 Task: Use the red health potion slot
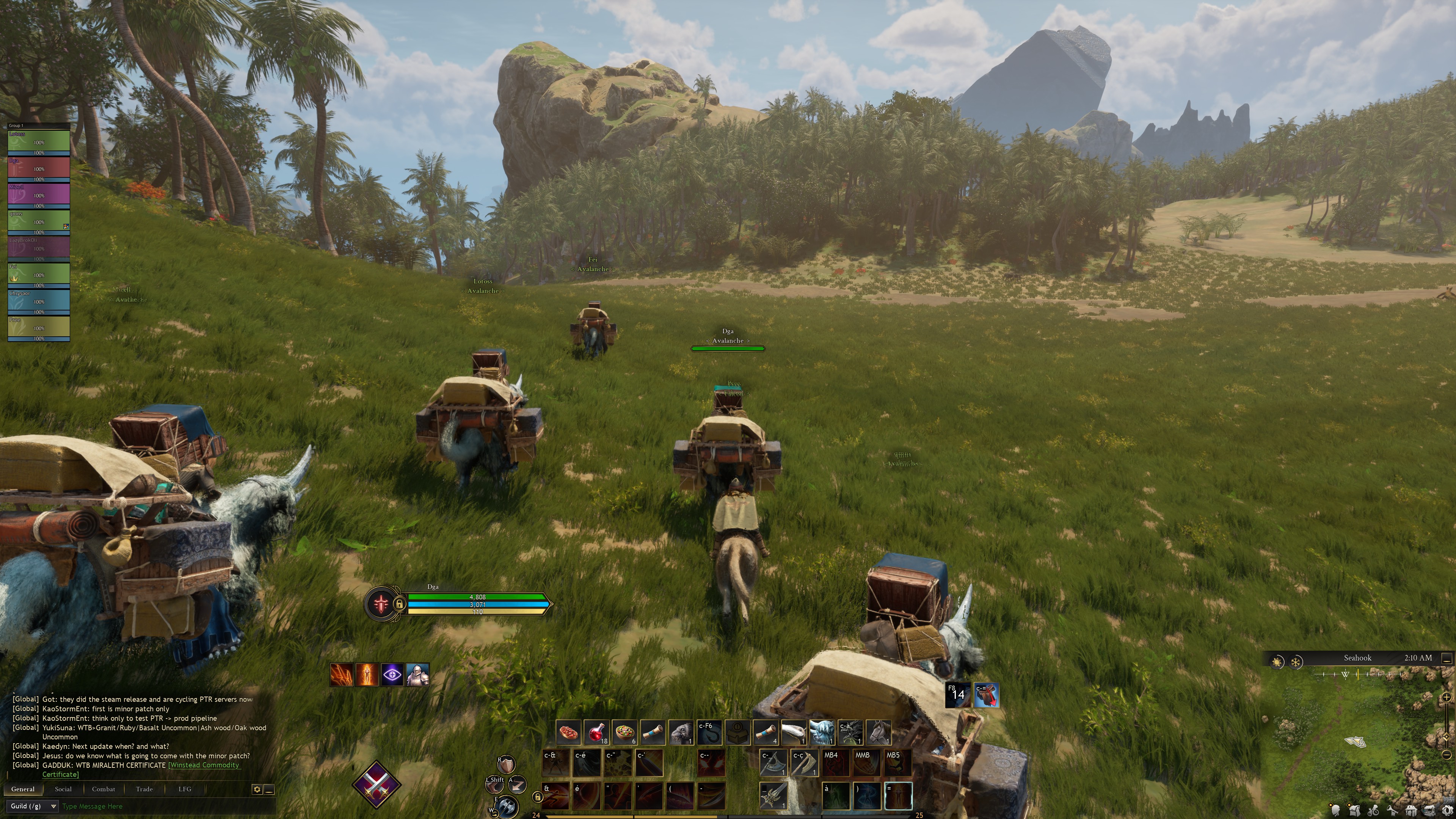[x=596, y=733]
